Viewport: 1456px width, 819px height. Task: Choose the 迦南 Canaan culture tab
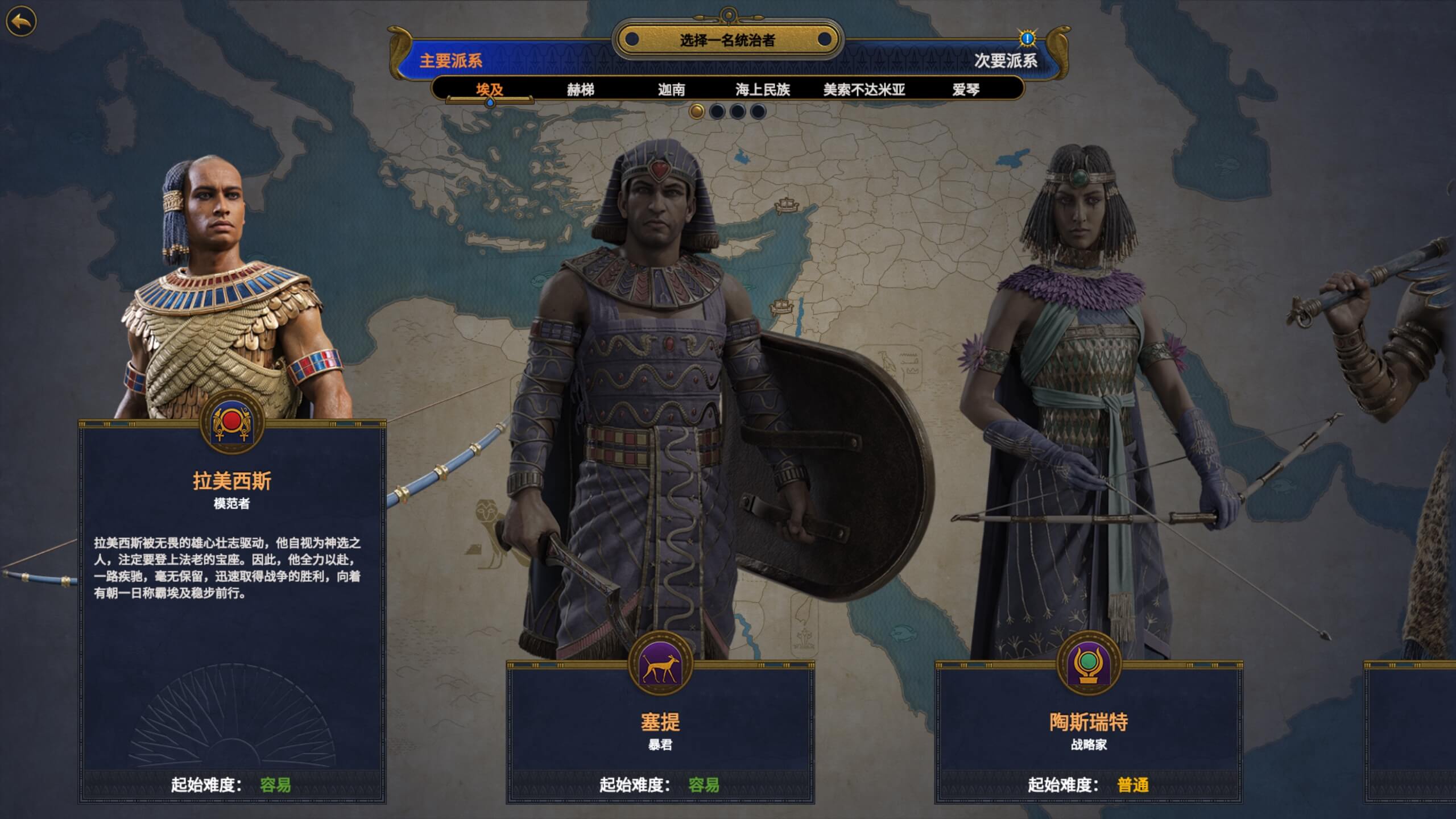click(x=671, y=90)
